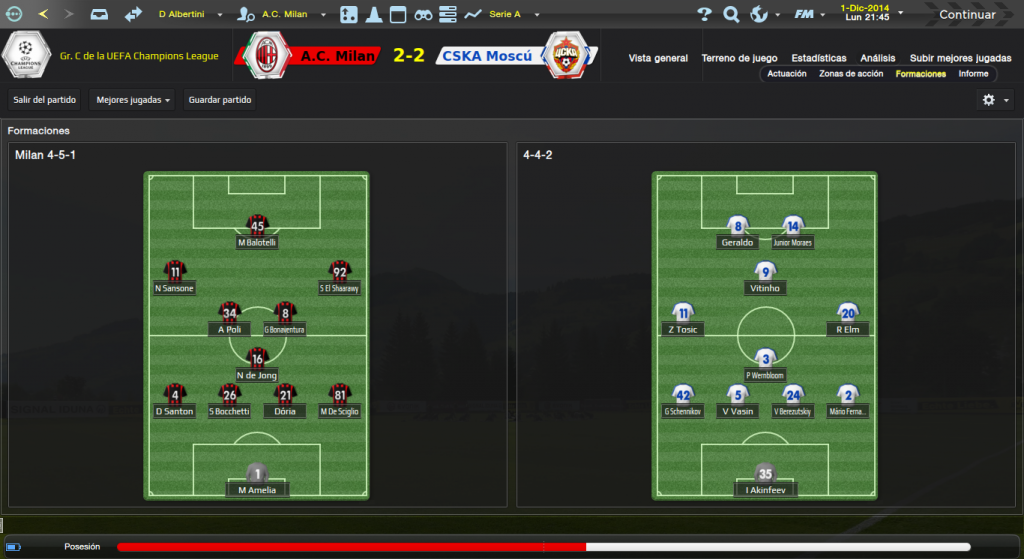The width and height of the screenshot is (1024, 559).
Task: Open the Análisis tab
Action: coord(878,58)
